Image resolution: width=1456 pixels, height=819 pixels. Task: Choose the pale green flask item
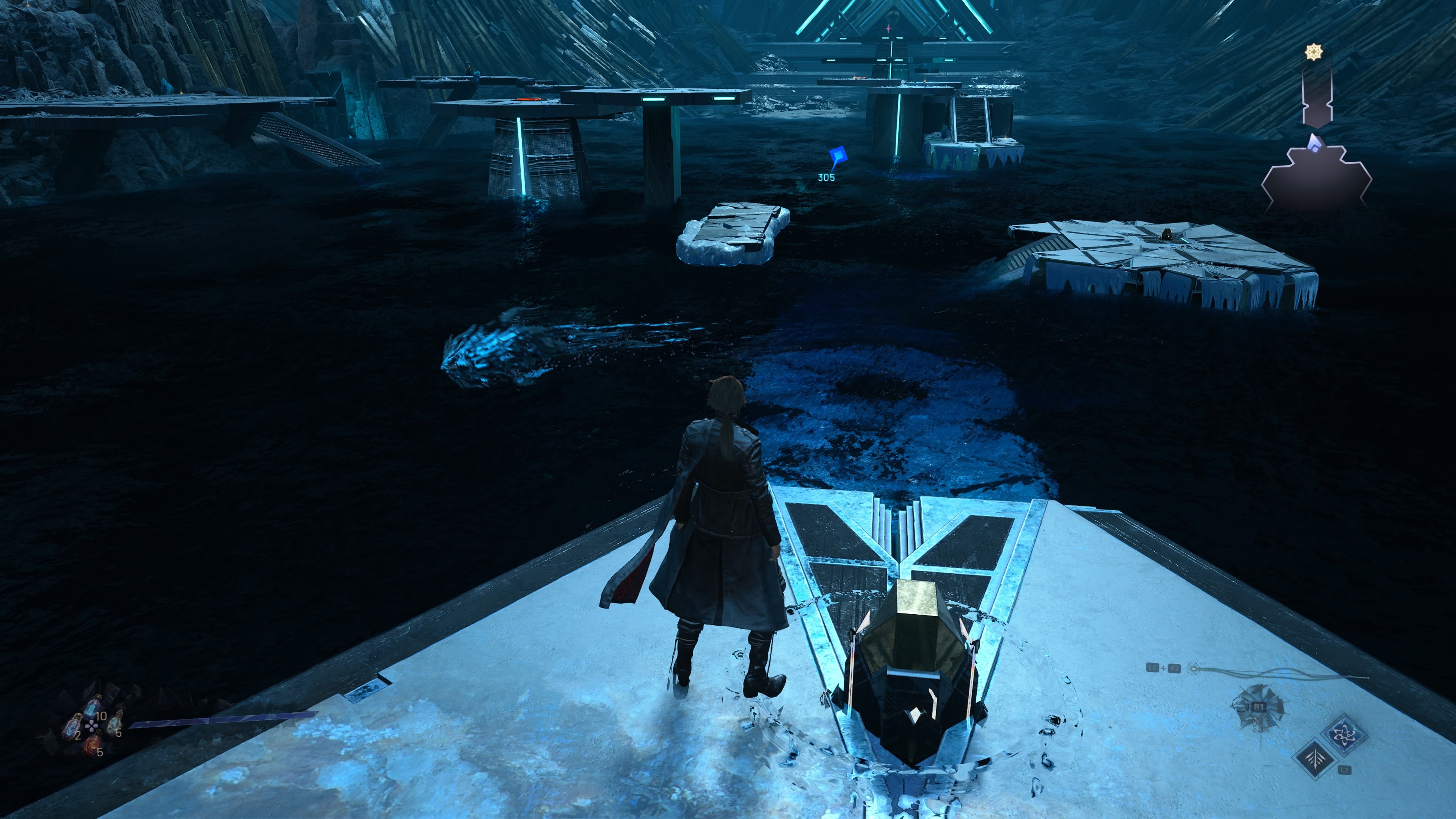[115, 723]
